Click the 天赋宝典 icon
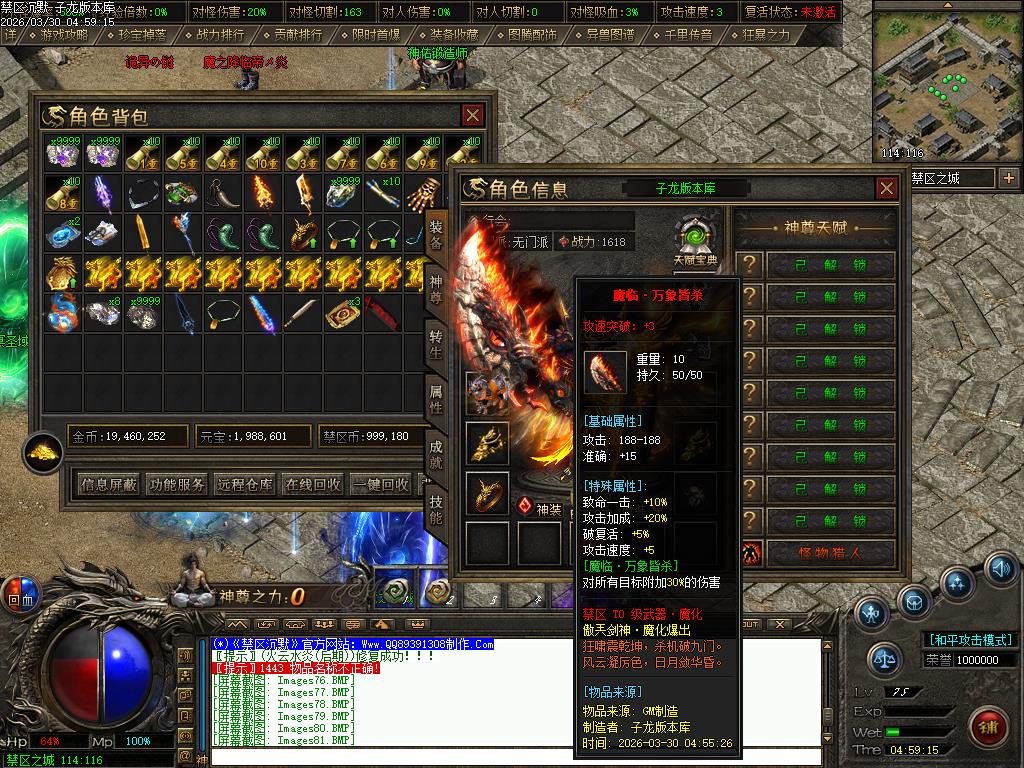The width and height of the screenshot is (1024, 768). pos(694,240)
